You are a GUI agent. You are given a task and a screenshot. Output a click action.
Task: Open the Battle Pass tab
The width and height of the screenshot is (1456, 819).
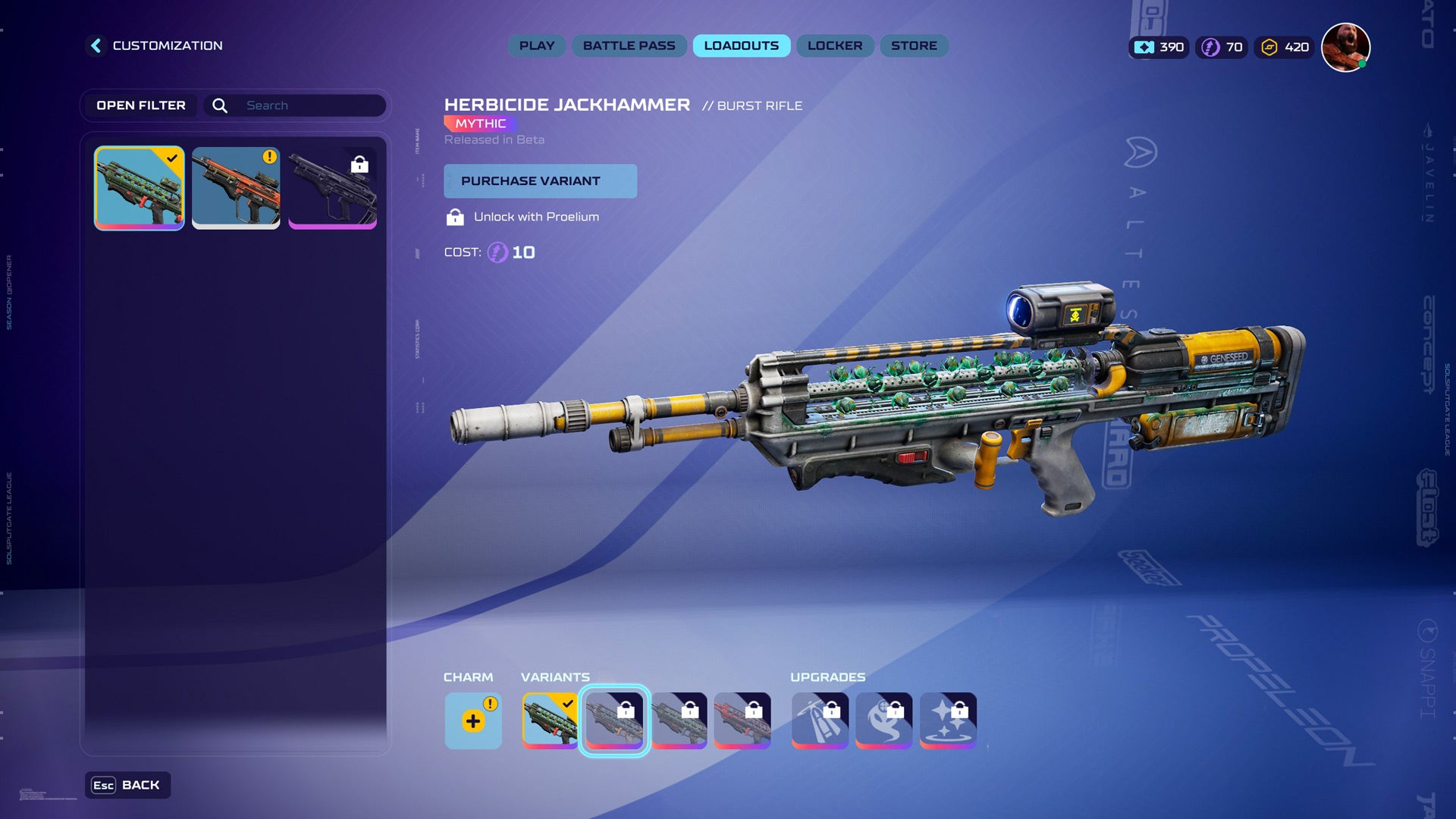pos(629,45)
